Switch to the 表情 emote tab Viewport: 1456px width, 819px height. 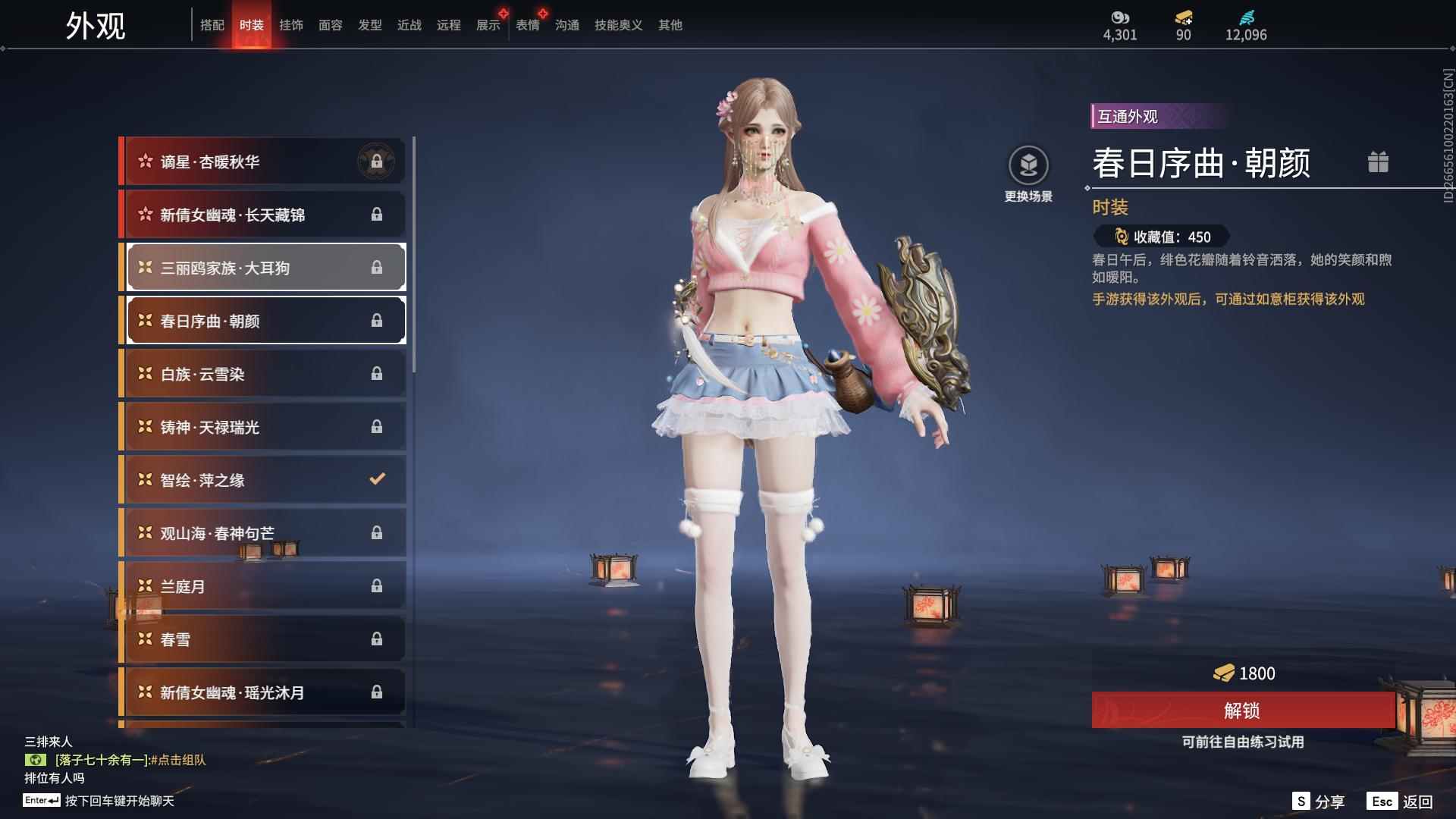pyautogui.click(x=528, y=26)
